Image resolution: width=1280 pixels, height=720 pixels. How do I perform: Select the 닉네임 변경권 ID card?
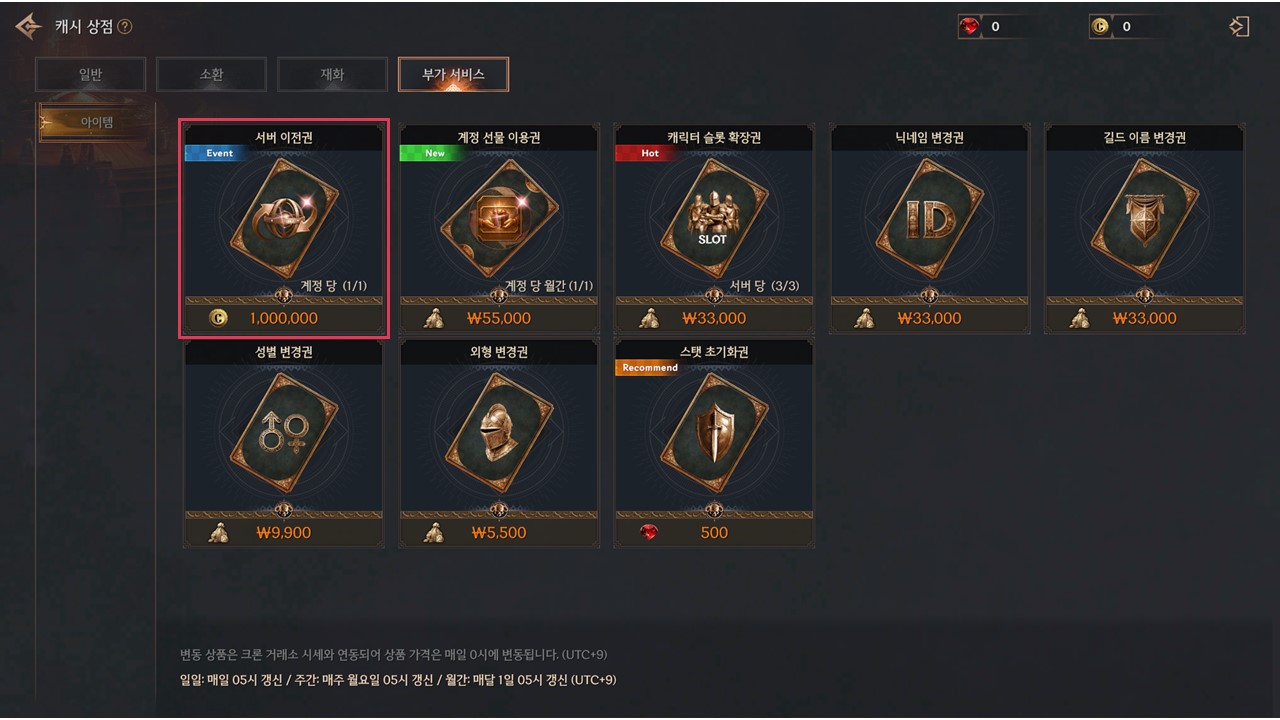930,229
